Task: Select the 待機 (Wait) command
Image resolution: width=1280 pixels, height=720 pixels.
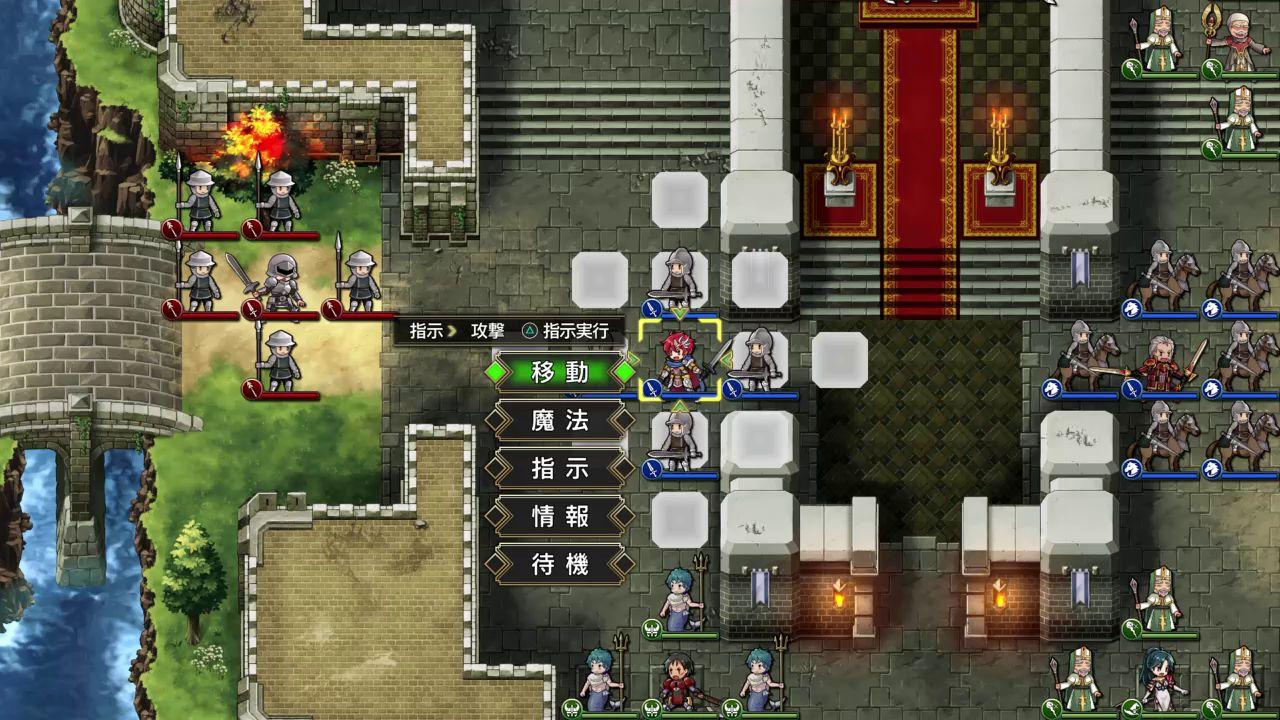Action: coord(558,562)
